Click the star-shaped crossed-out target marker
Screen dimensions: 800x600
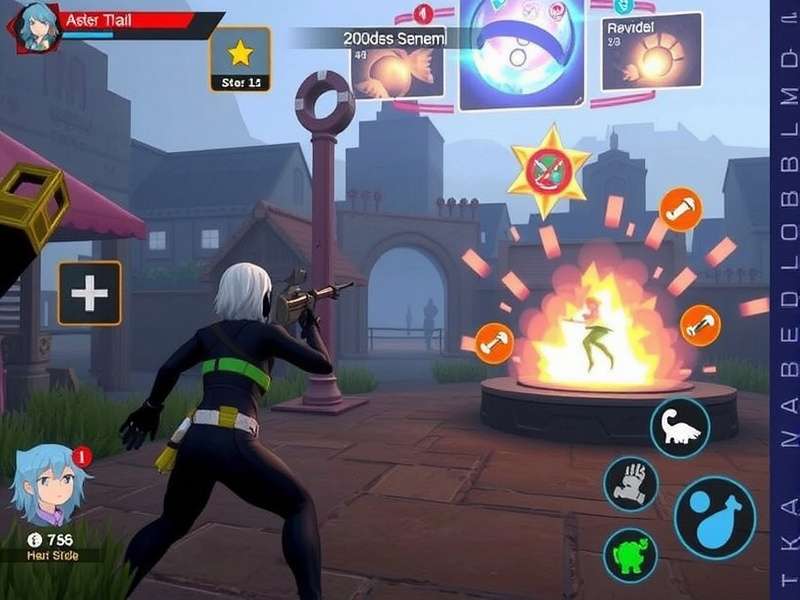click(x=548, y=171)
